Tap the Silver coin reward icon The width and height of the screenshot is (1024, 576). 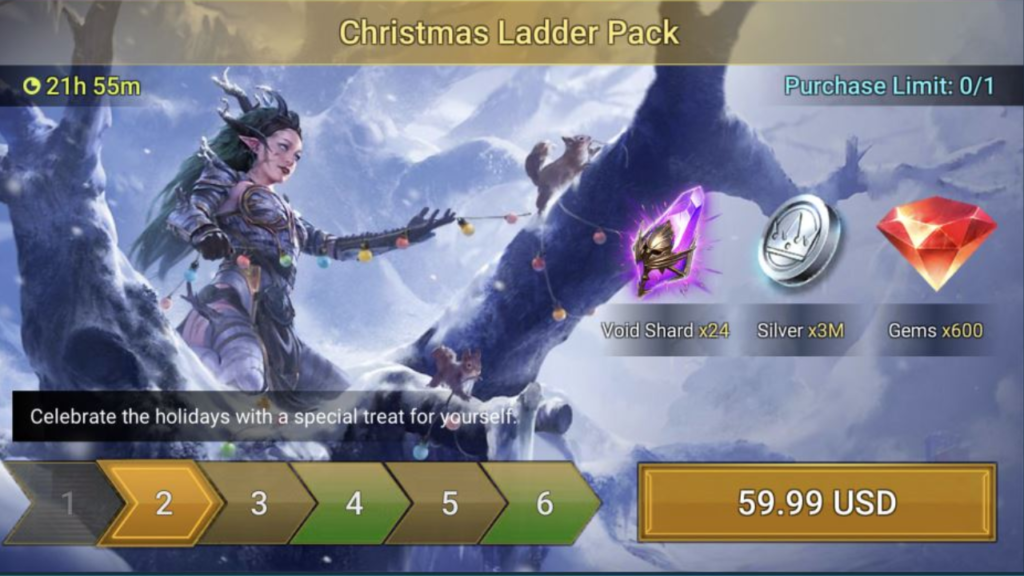tap(799, 241)
